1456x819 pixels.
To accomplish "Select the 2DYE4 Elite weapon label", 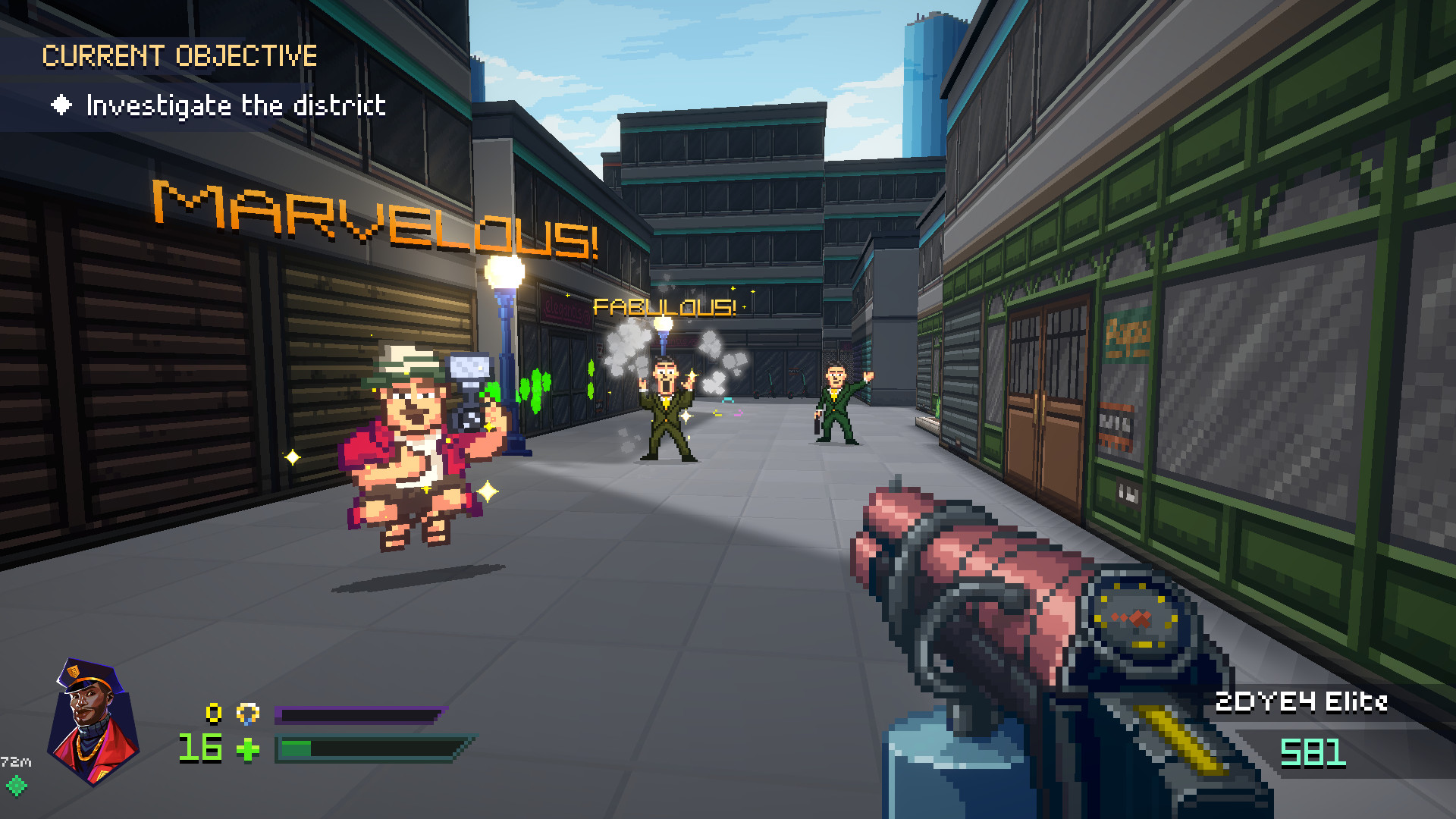I will click(x=1301, y=702).
